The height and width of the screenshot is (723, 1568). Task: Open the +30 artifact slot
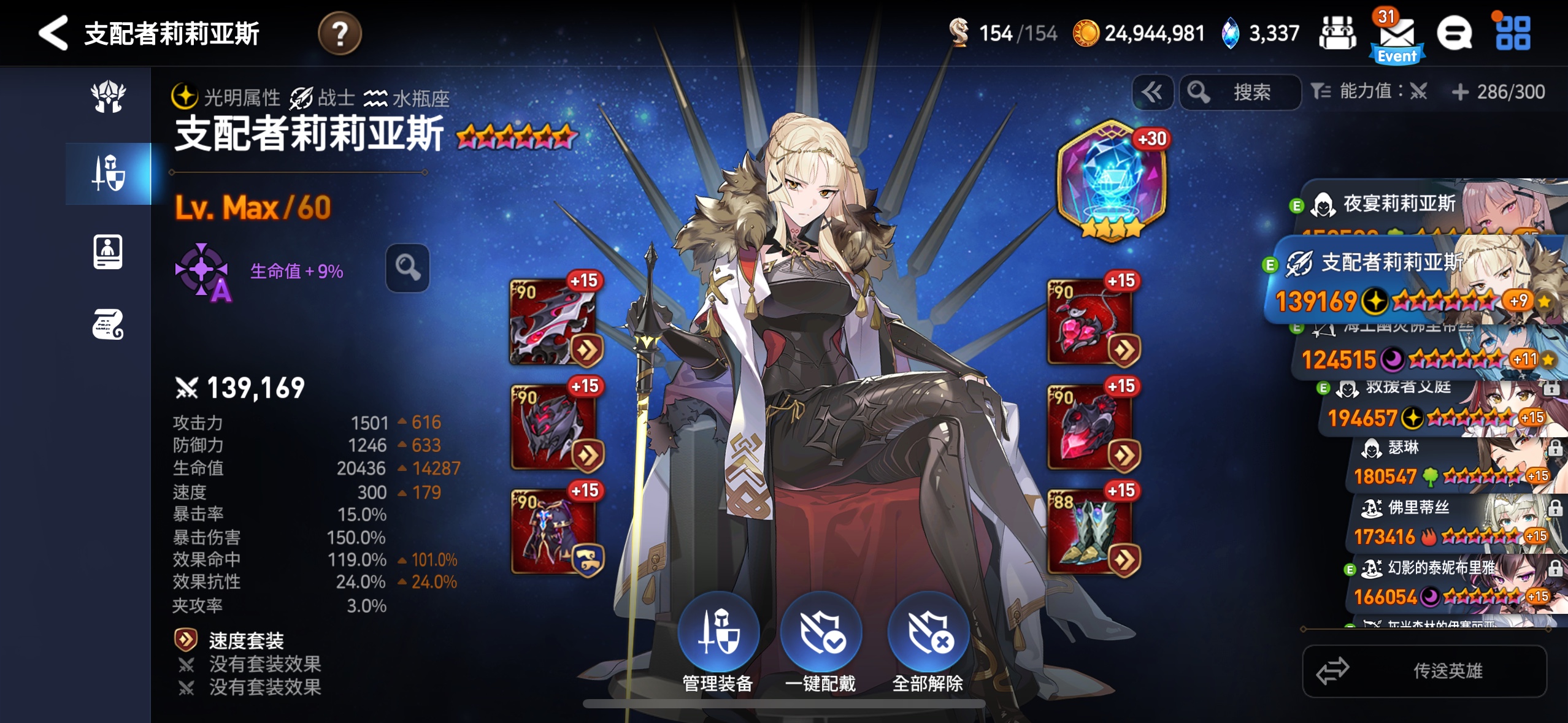(x=1111, y=182)
